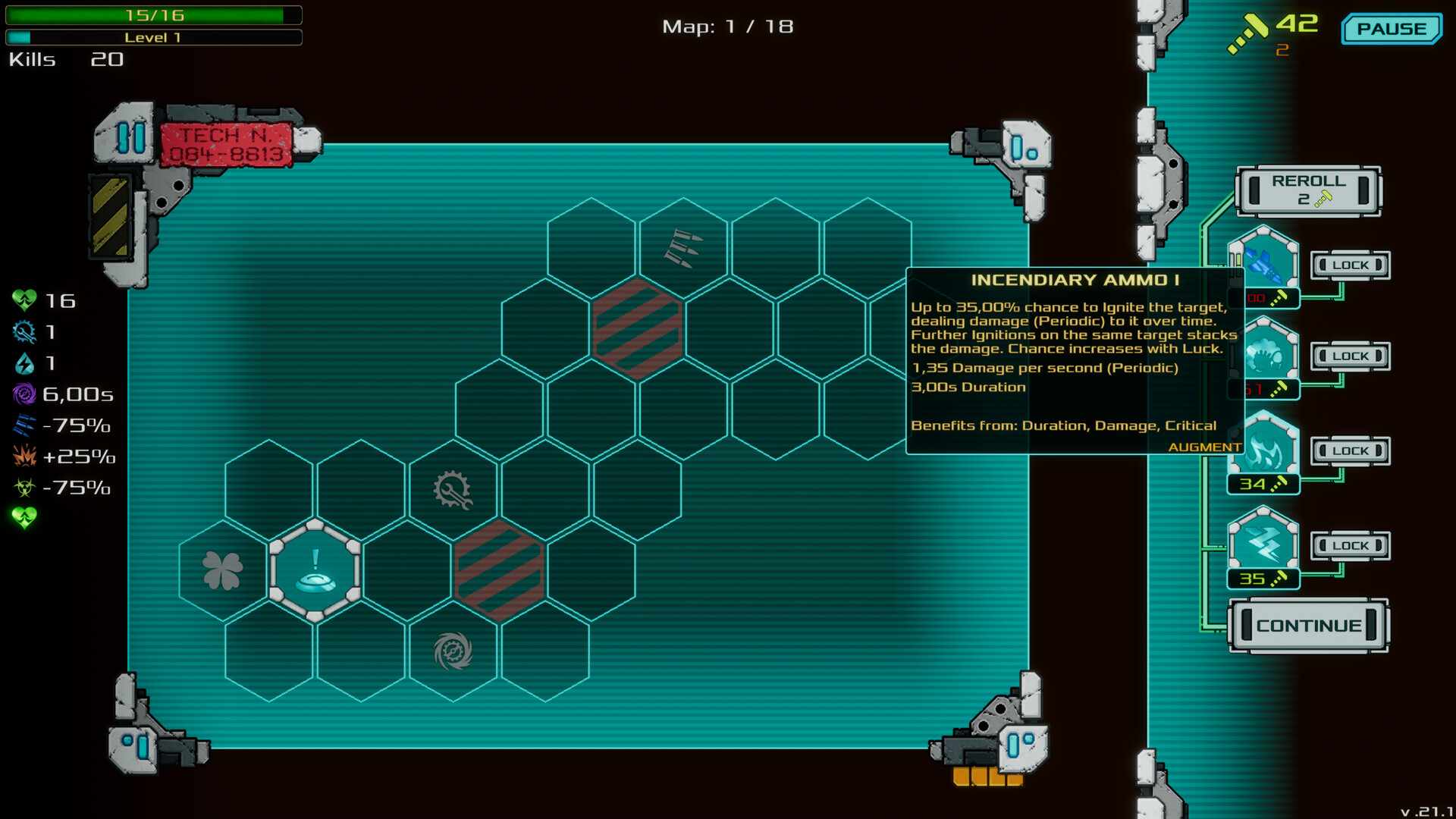Viewport: 1456px width, 819px height.
Task: Lock the Incendiary Ammo shop offer
Action: tap(1350, 450)
